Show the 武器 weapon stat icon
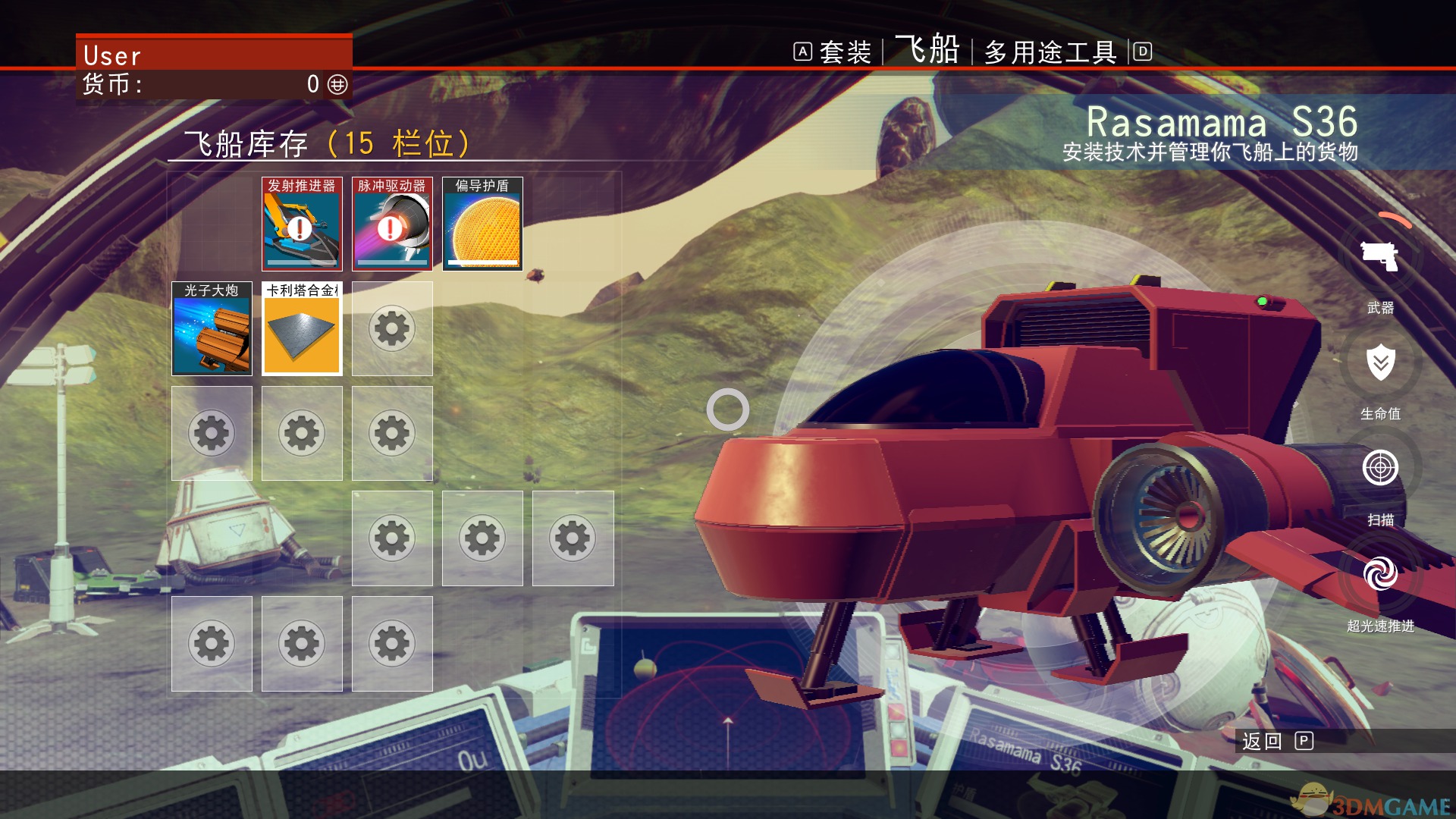Image resolution: width=1456 pixels, height=819 pixels. pyautogui.click(x=1380, y=257)
